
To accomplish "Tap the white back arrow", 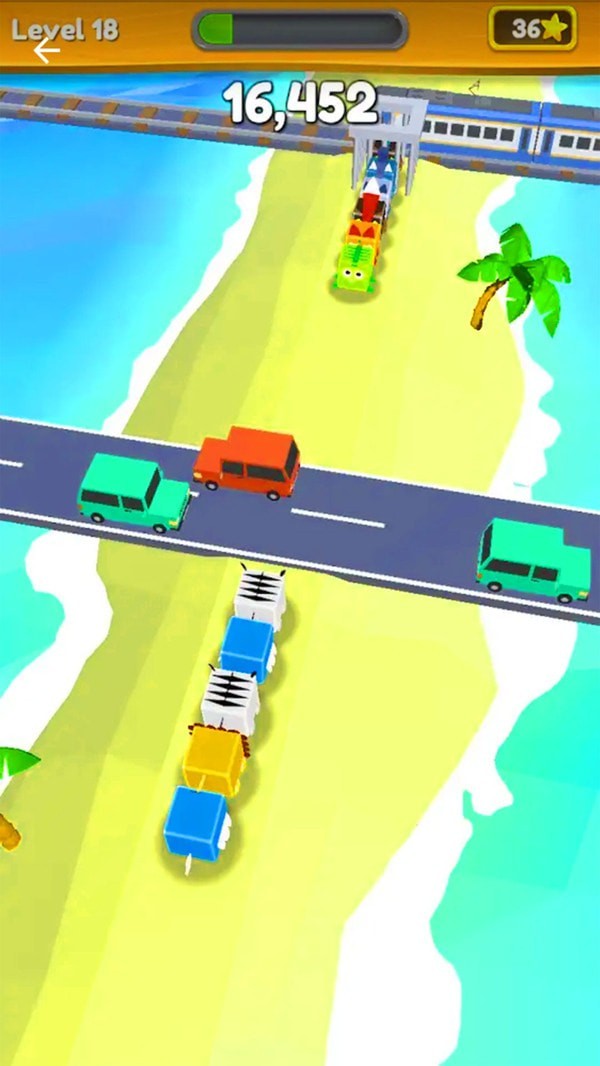I will pyautogui.click(x=45, y=51).
